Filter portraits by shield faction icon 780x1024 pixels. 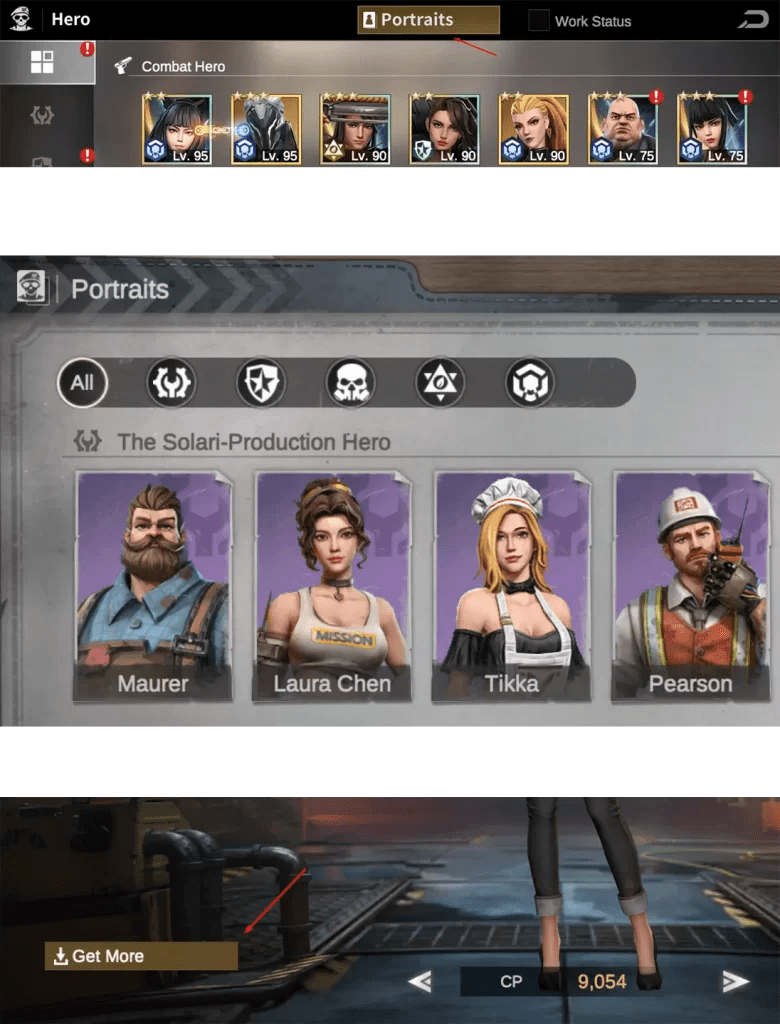(261, 382)
